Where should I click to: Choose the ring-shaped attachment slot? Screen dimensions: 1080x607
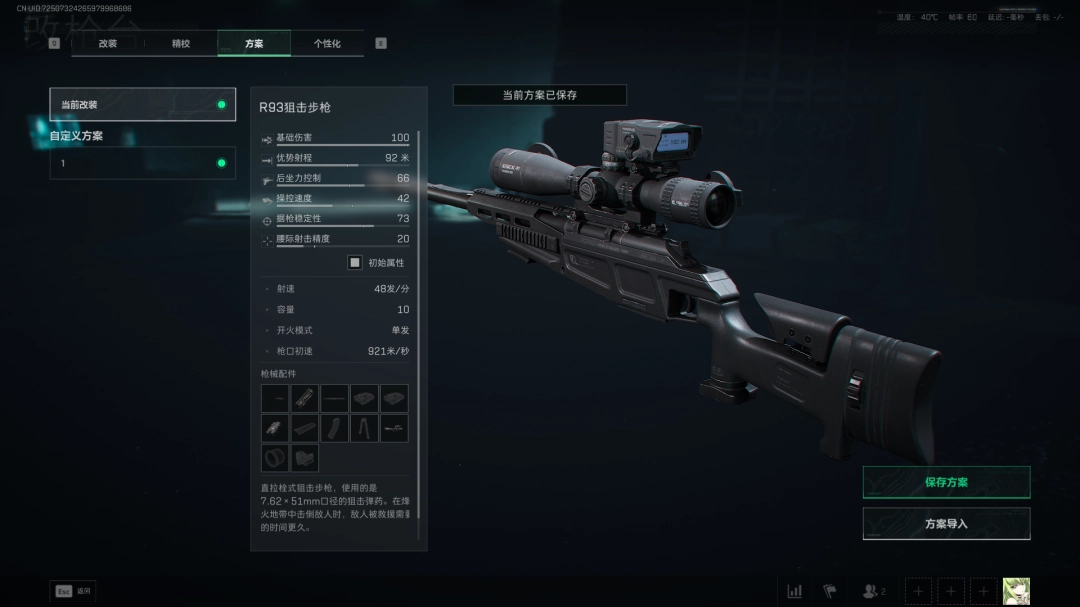[274, 458]
